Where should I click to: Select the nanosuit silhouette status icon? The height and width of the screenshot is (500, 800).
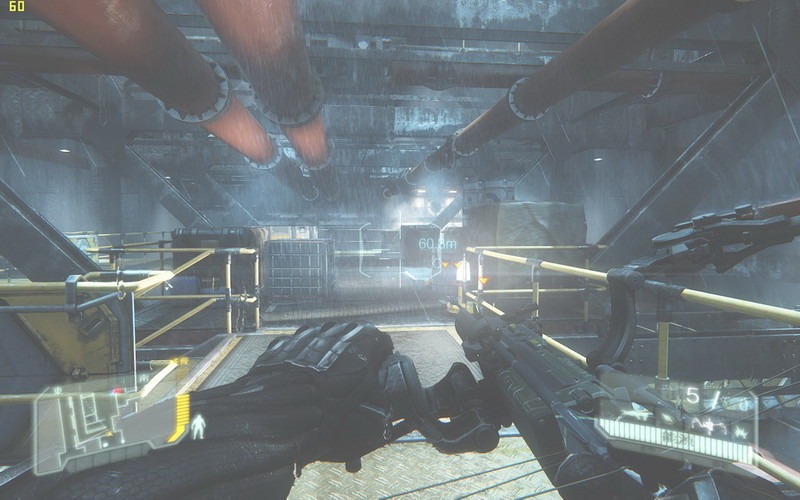coord(197,427)
